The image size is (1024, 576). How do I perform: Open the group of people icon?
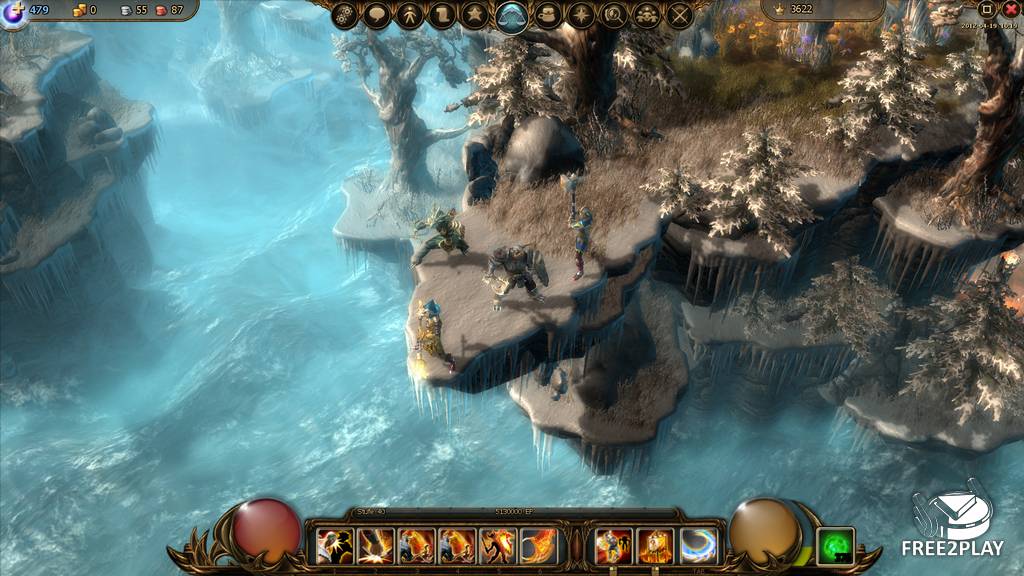(x=647, y=15)
